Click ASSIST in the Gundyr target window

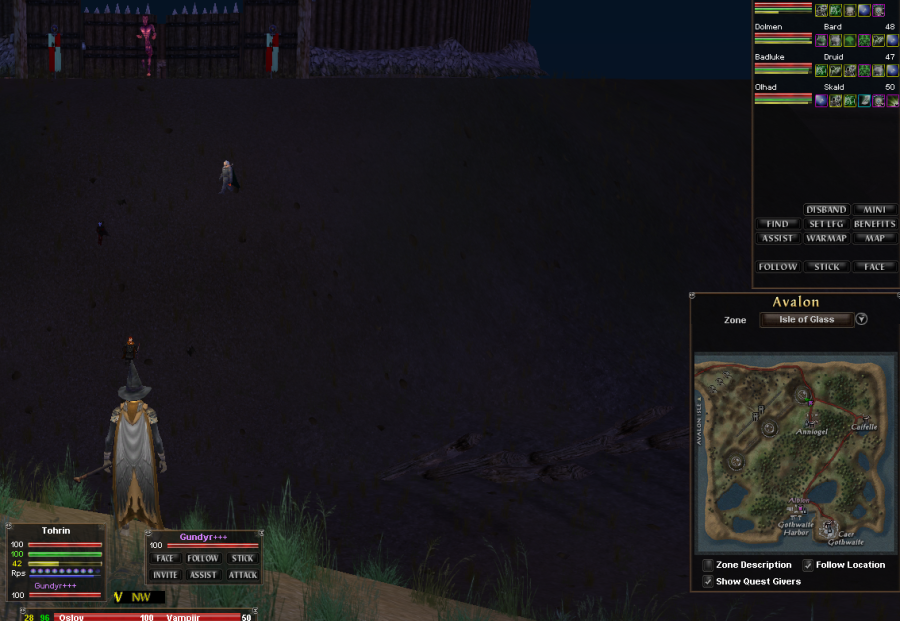[x=204, y=575]
